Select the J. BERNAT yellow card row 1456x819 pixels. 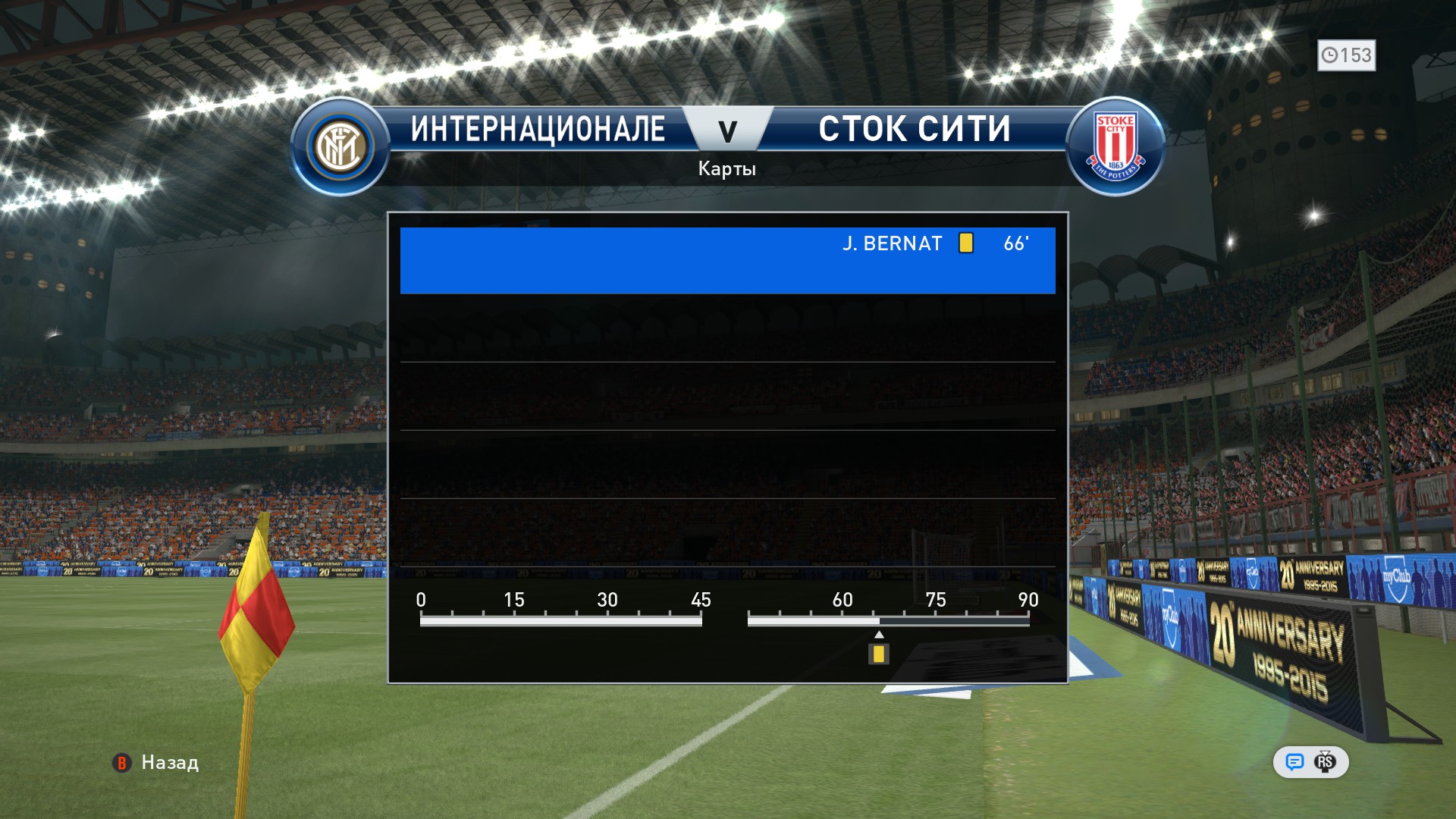pos(727,260)
